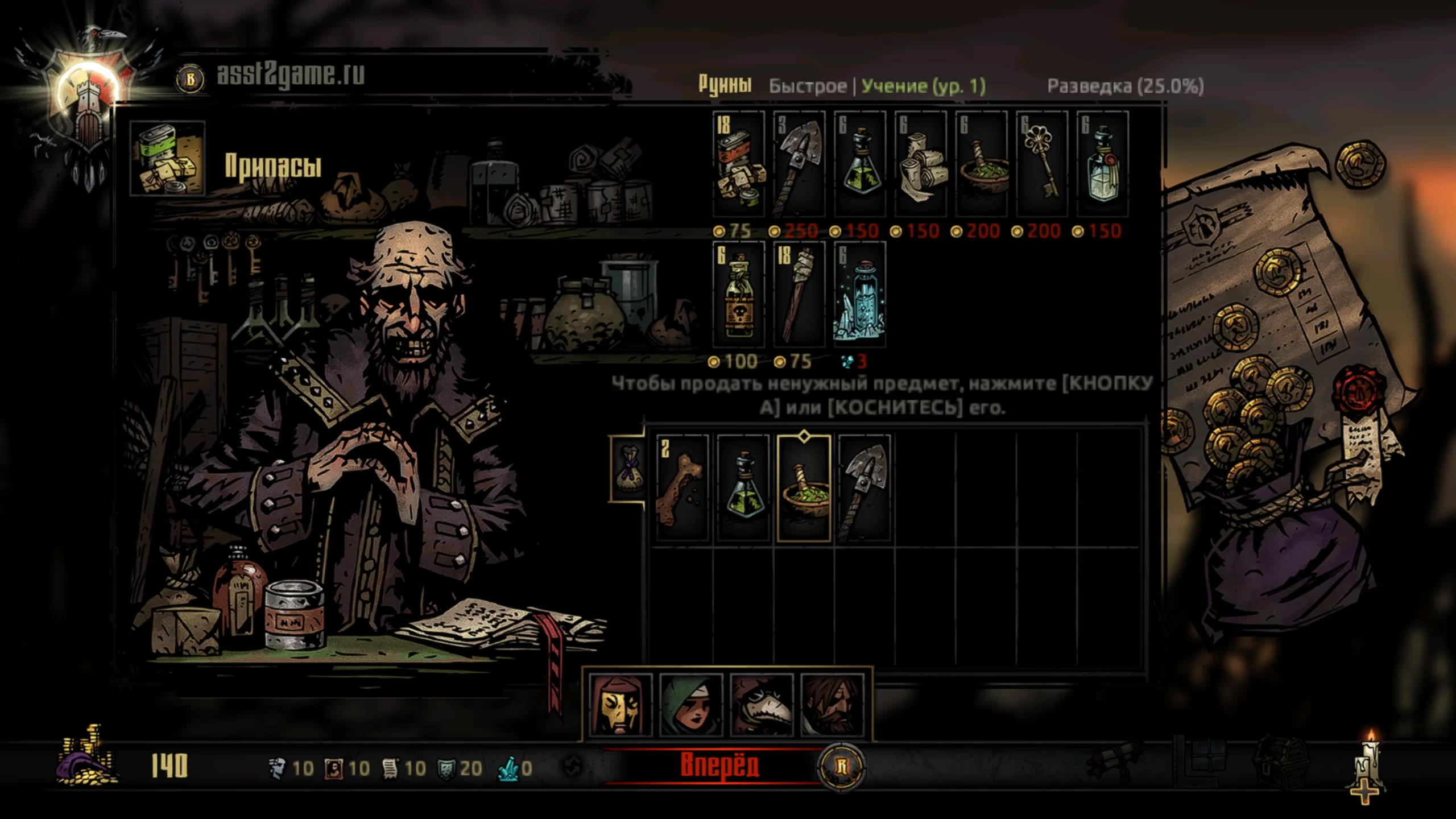The image size is (1456, 819).
Task: Open the inventory sack tab
Action: tap(628, 469)
